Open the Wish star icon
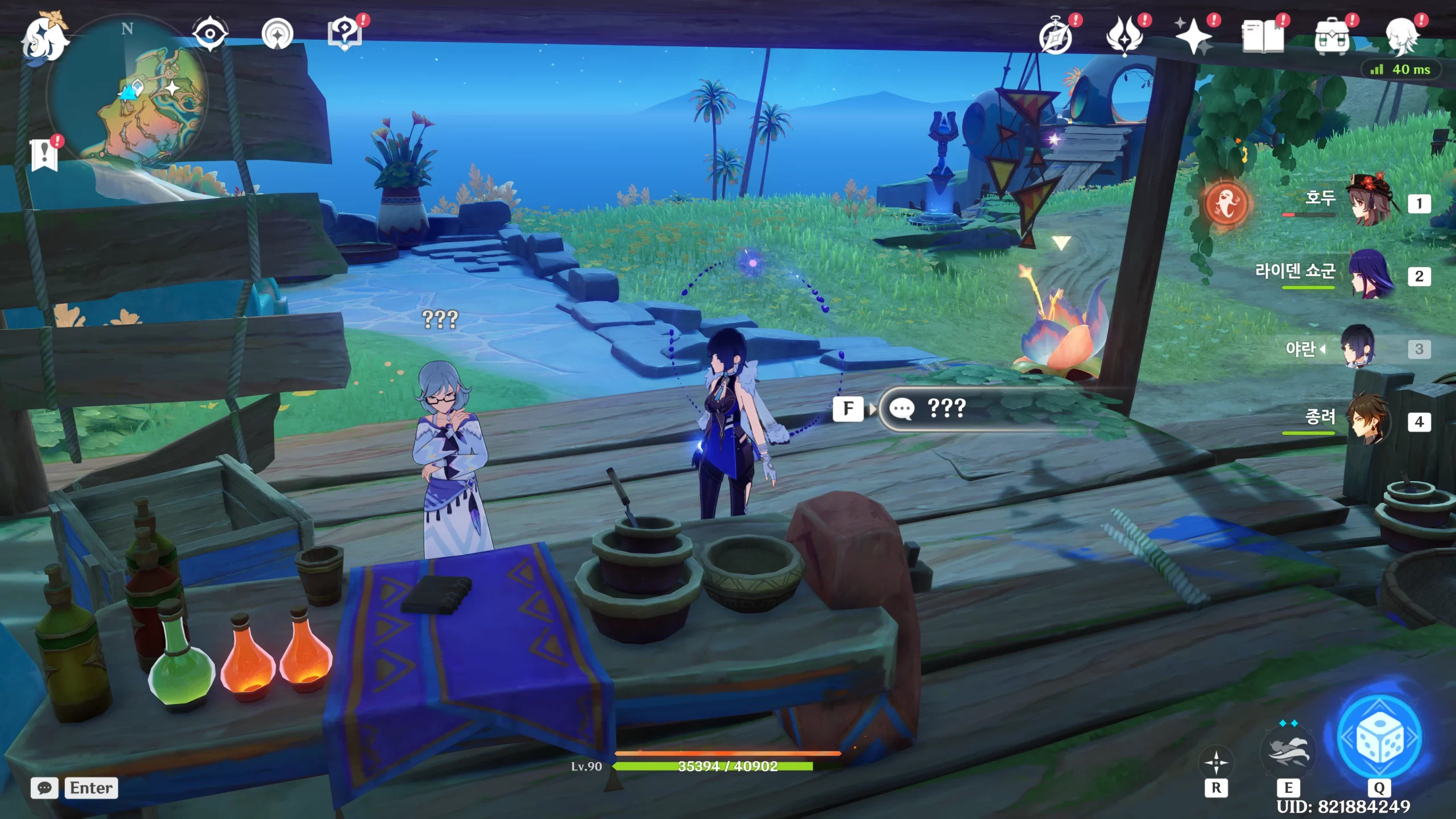The width and height of the screenshot is (1456, 819). (1193, 36)
